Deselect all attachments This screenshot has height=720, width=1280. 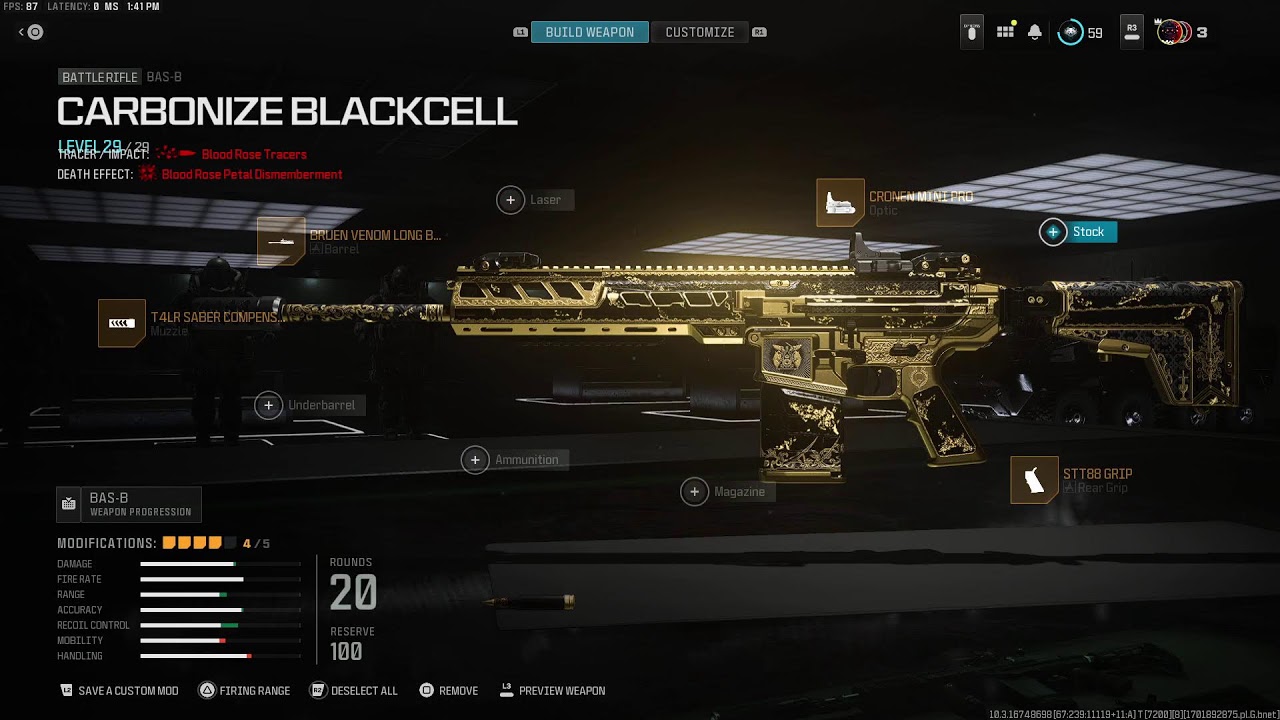(354, 691)
